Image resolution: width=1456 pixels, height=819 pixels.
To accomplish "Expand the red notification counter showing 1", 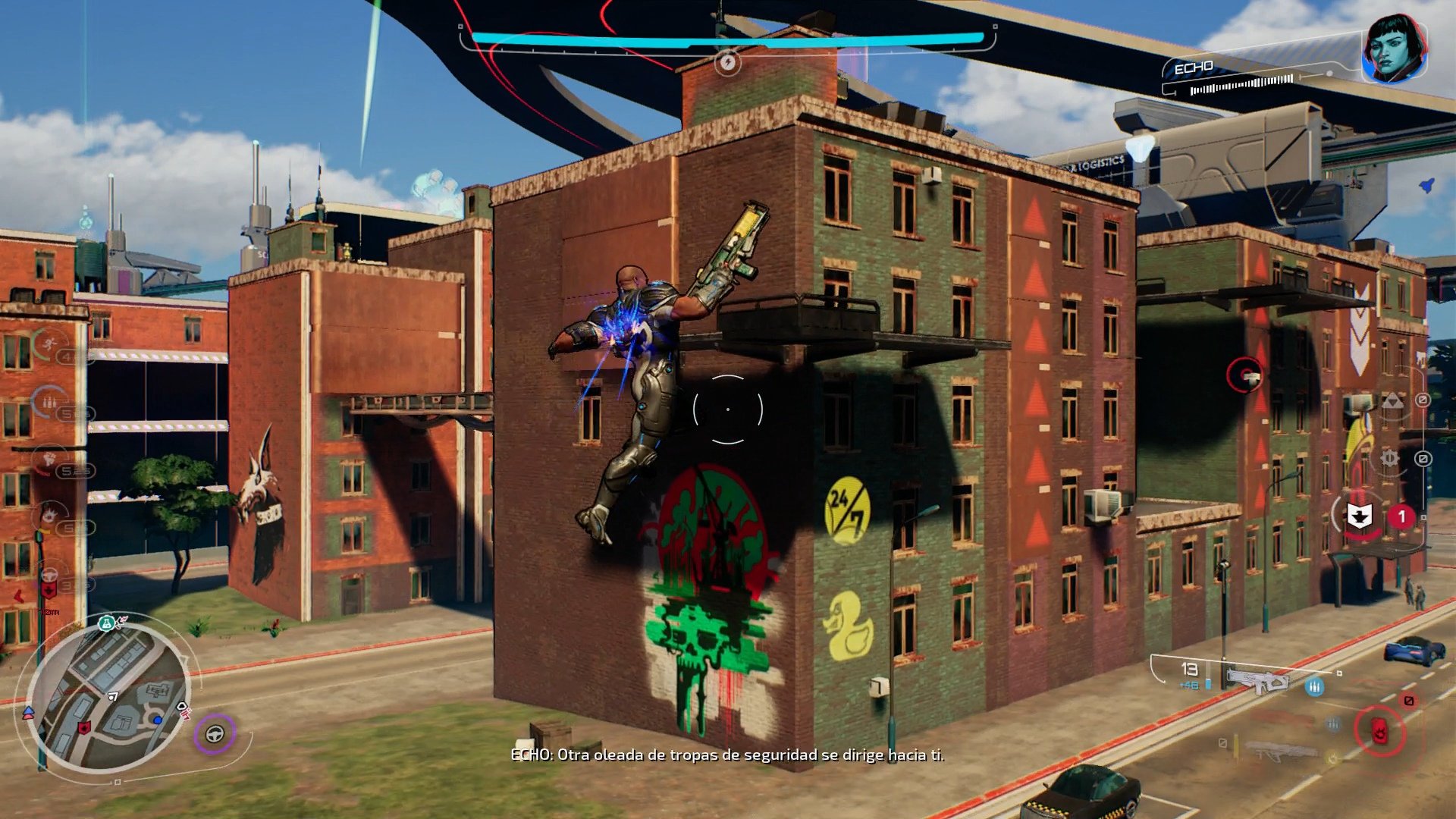I will click(1401, 516).
